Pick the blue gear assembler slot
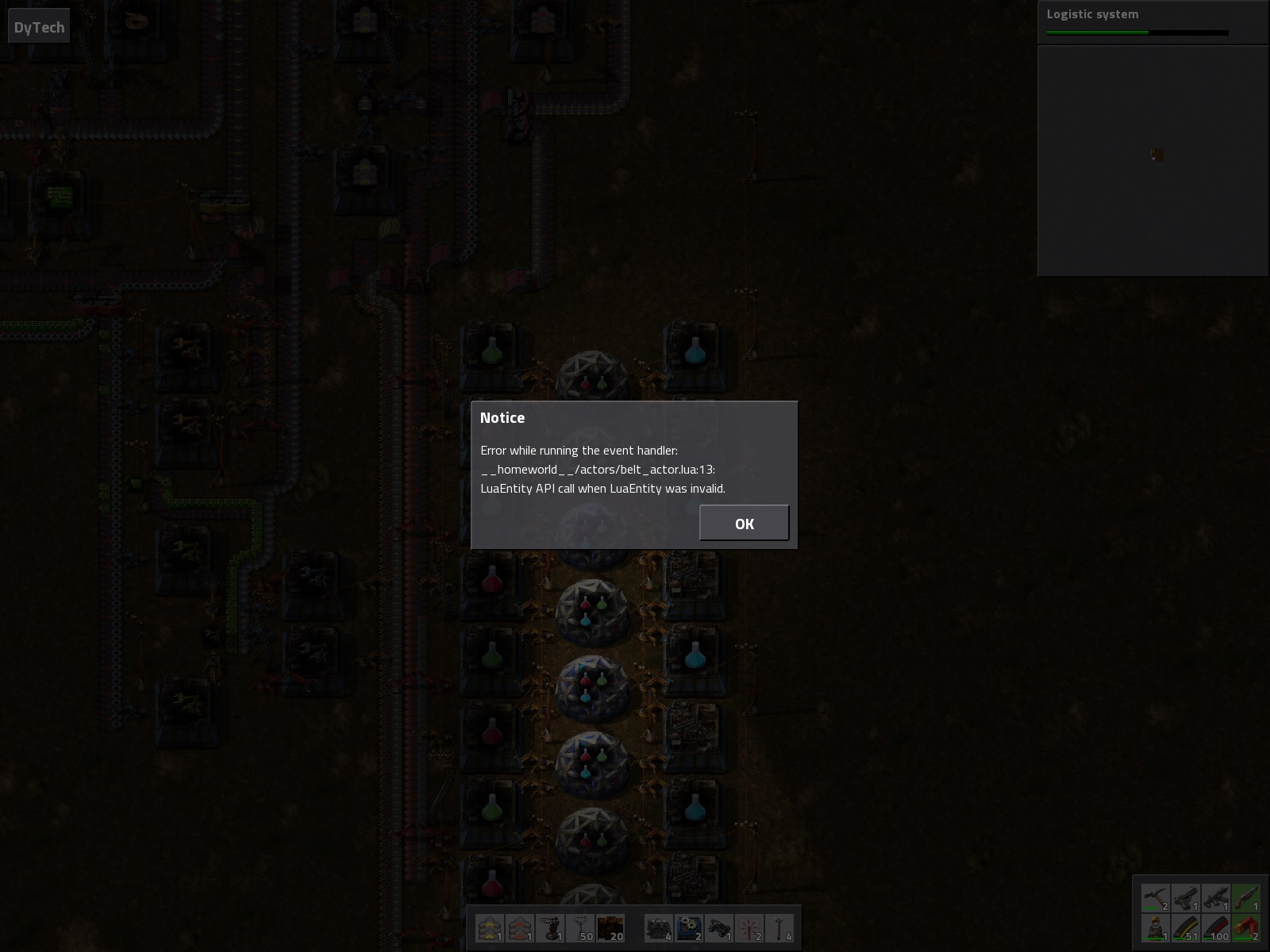 (x=689, y=927)
